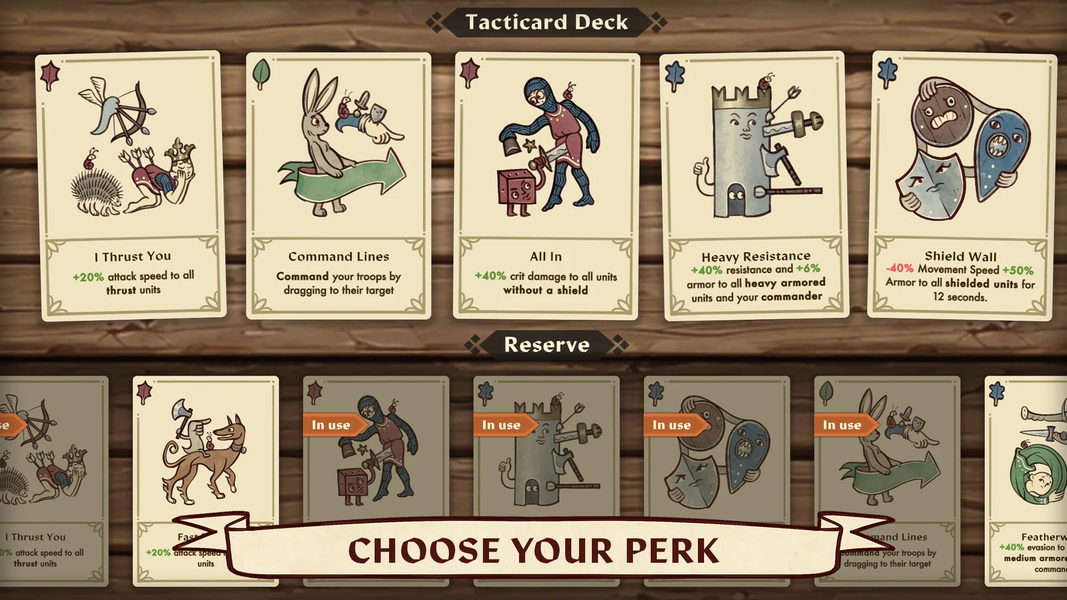Pick the All In card from the deck
Viewport: 1067px width, 600px height.
pos(546,185)
